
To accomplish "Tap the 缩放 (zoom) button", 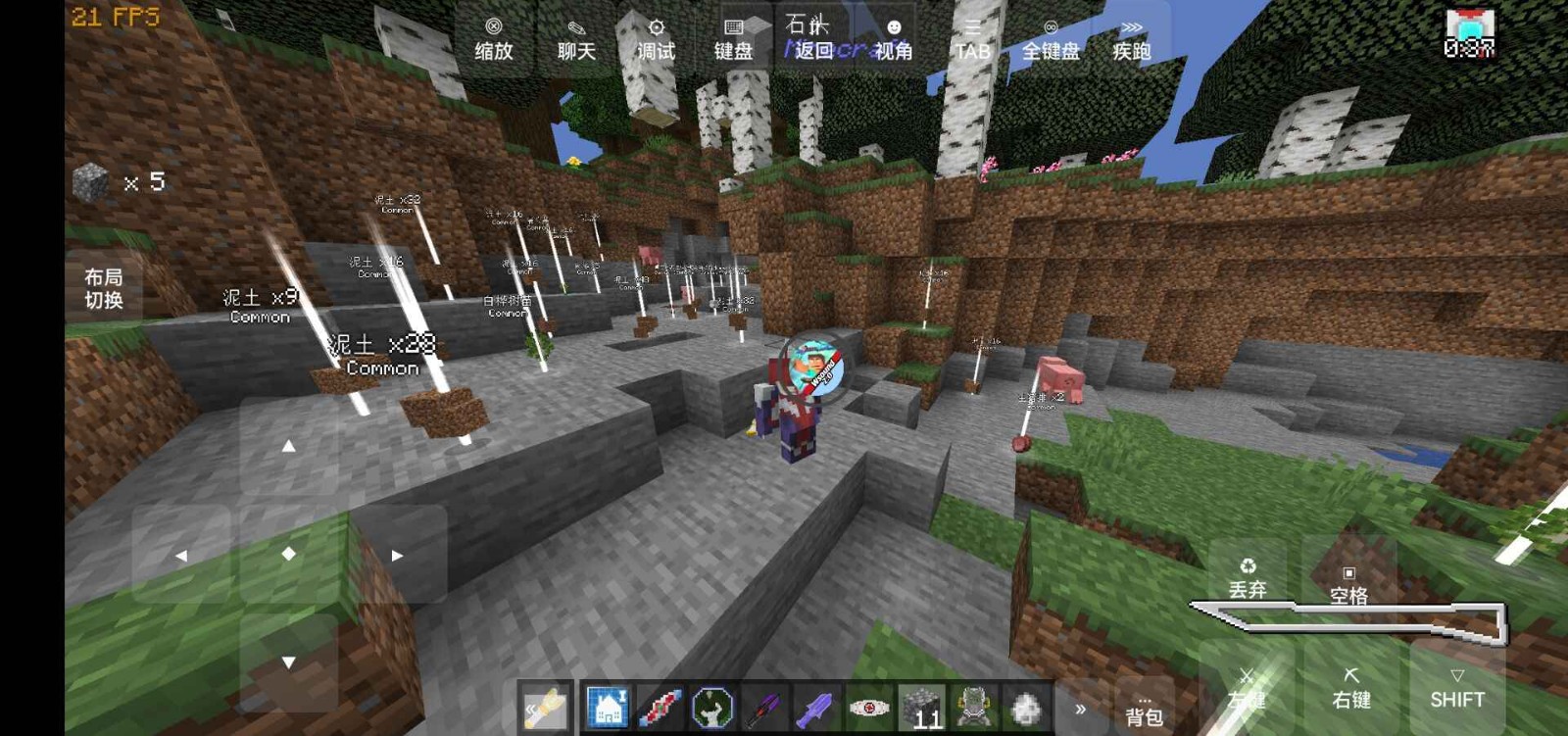I will 494,40.
